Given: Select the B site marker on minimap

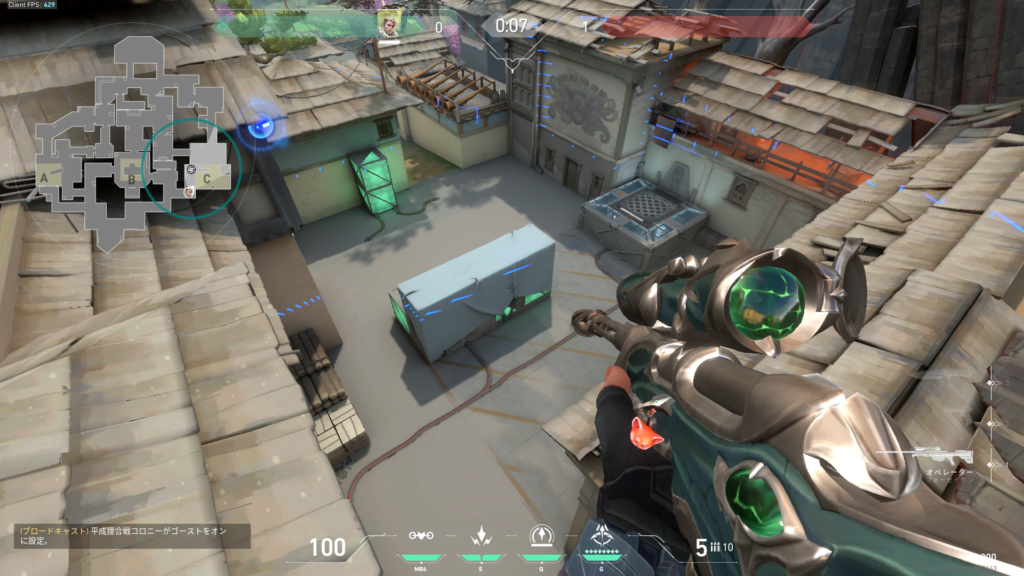Looking at the screenshot, I should click(131, 180).
